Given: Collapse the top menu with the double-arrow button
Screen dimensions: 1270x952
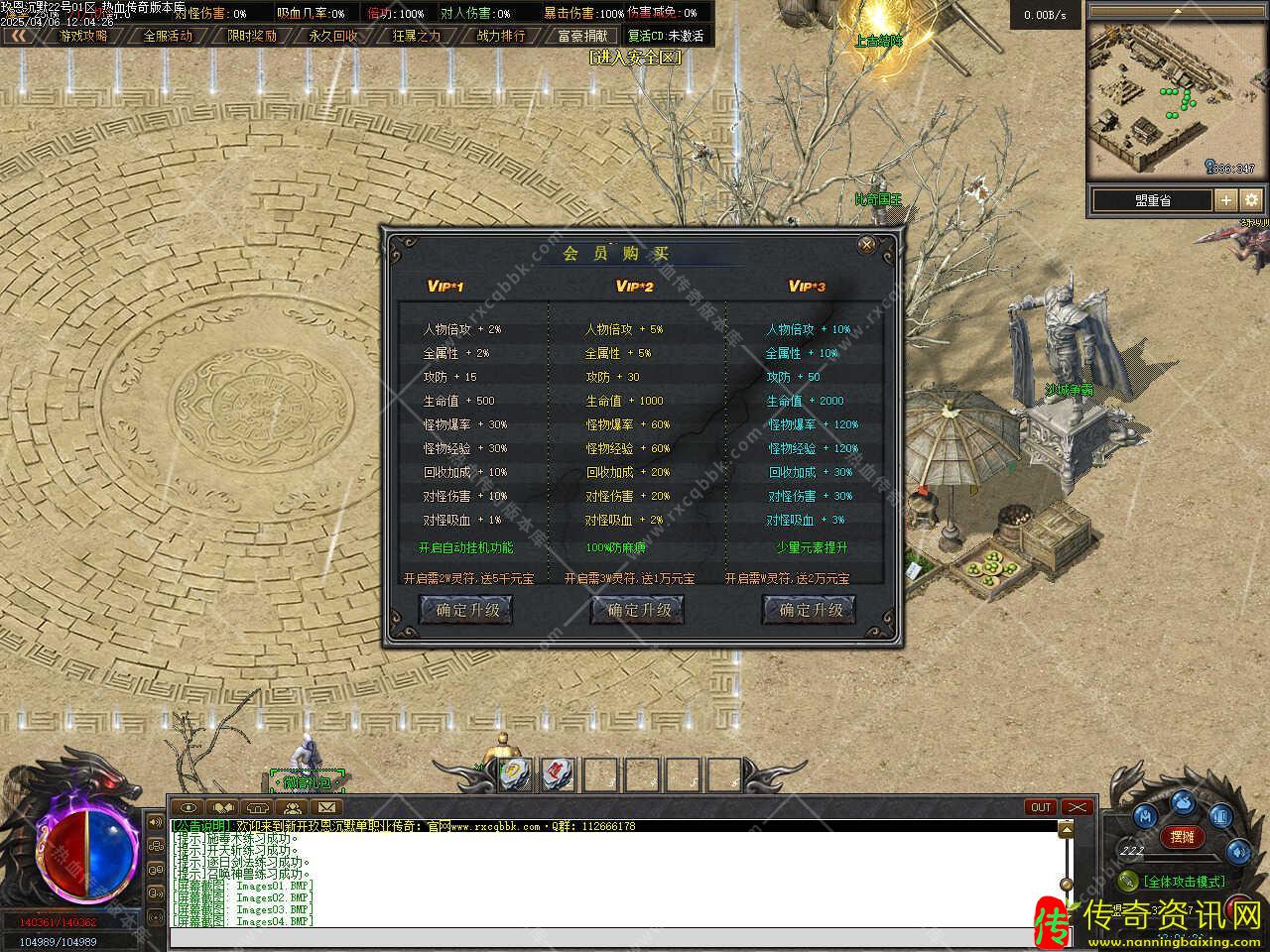Looking at the screenshot, I should 18,36.
